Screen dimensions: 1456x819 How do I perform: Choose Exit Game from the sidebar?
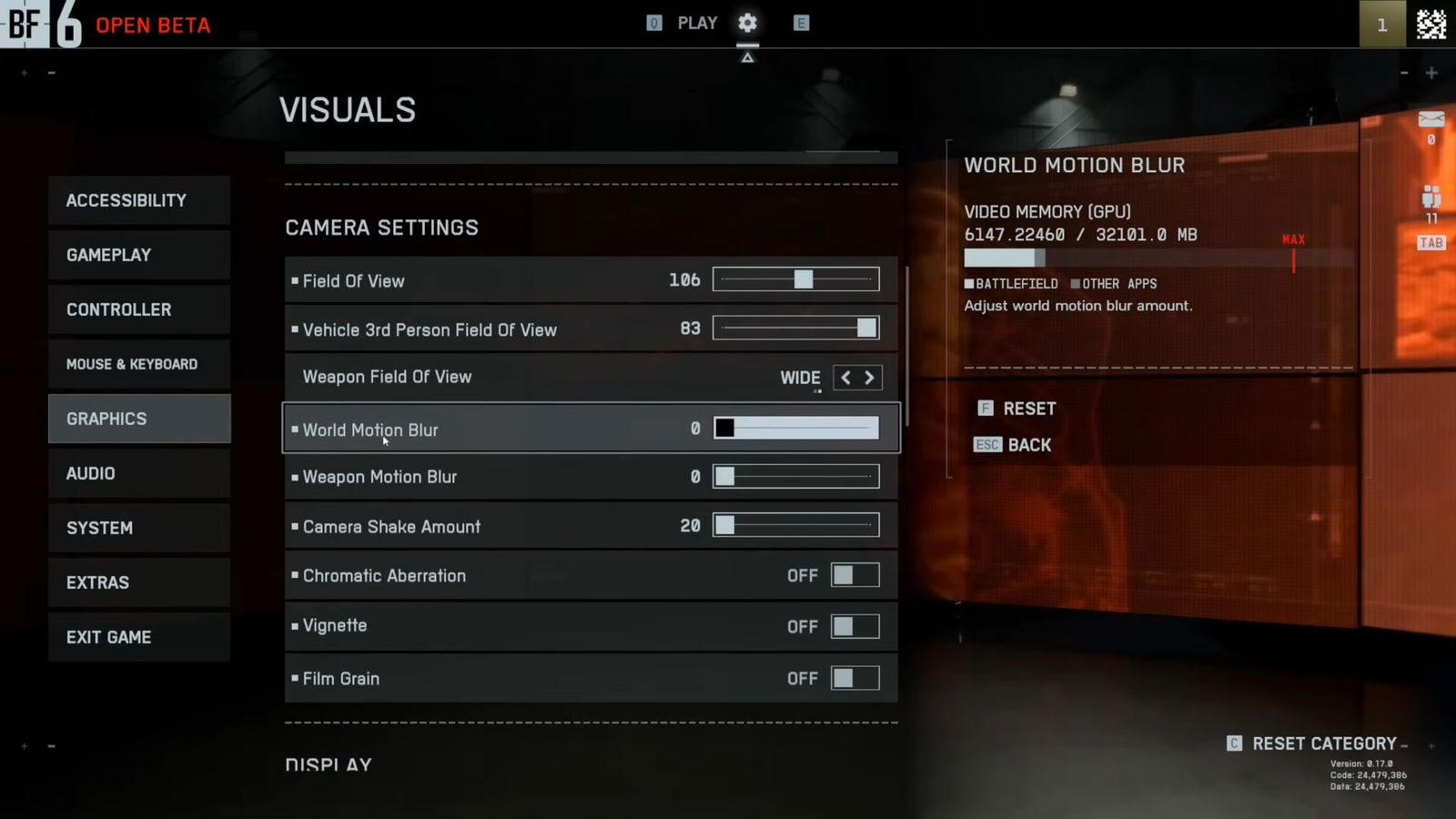[139, 637]
